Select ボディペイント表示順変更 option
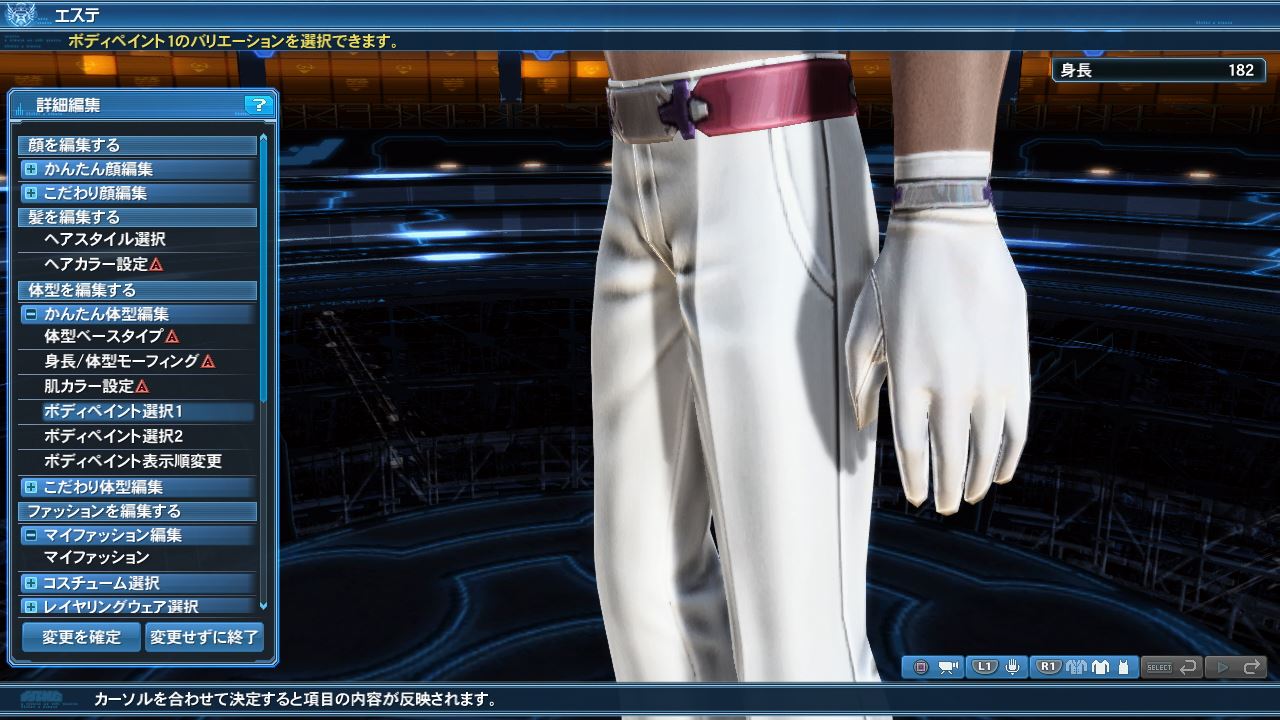 (x=133, y=461)
